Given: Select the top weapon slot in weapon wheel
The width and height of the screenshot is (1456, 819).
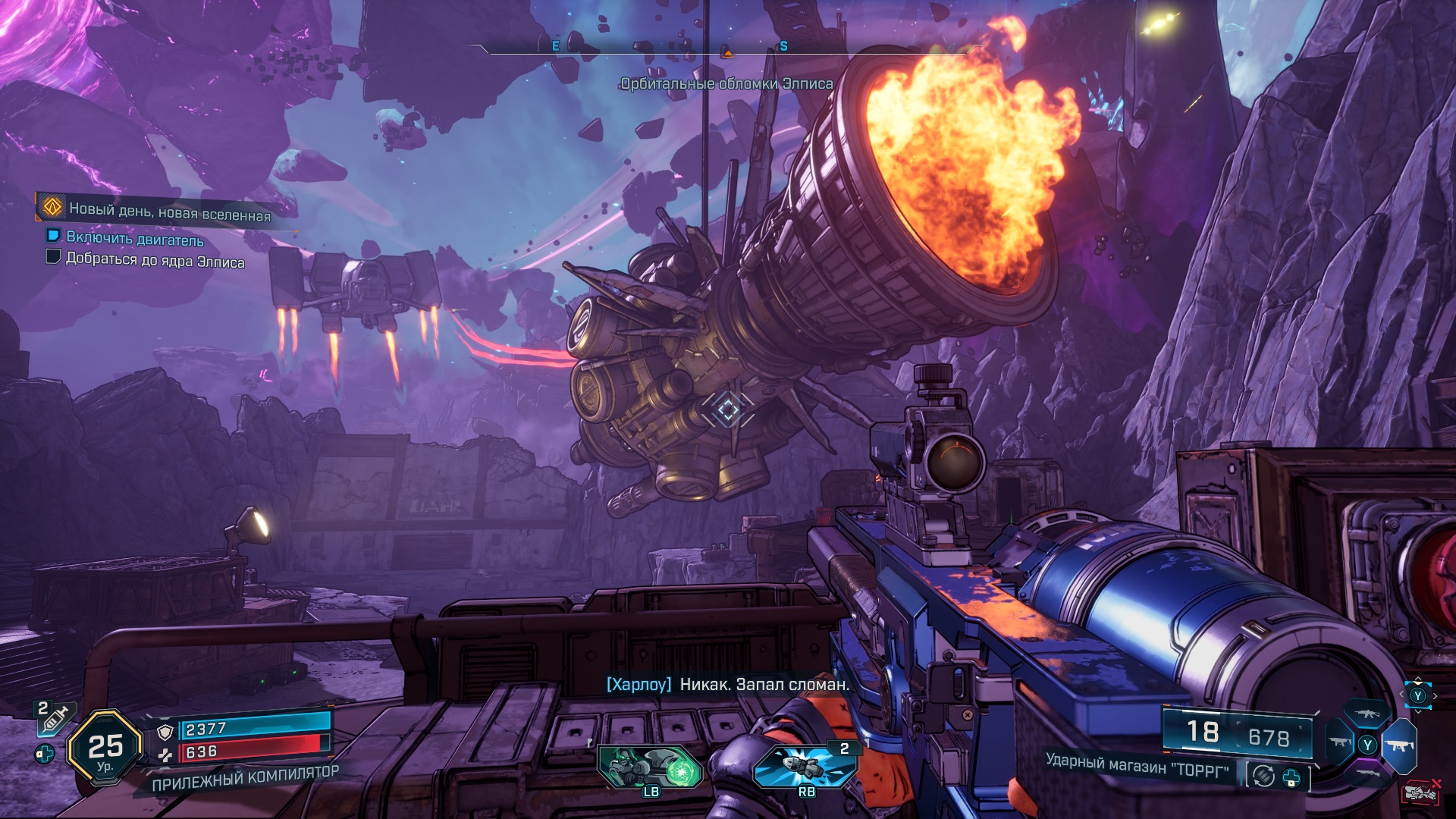Looking at the screenshot, I should click(x=1367, y=714).
